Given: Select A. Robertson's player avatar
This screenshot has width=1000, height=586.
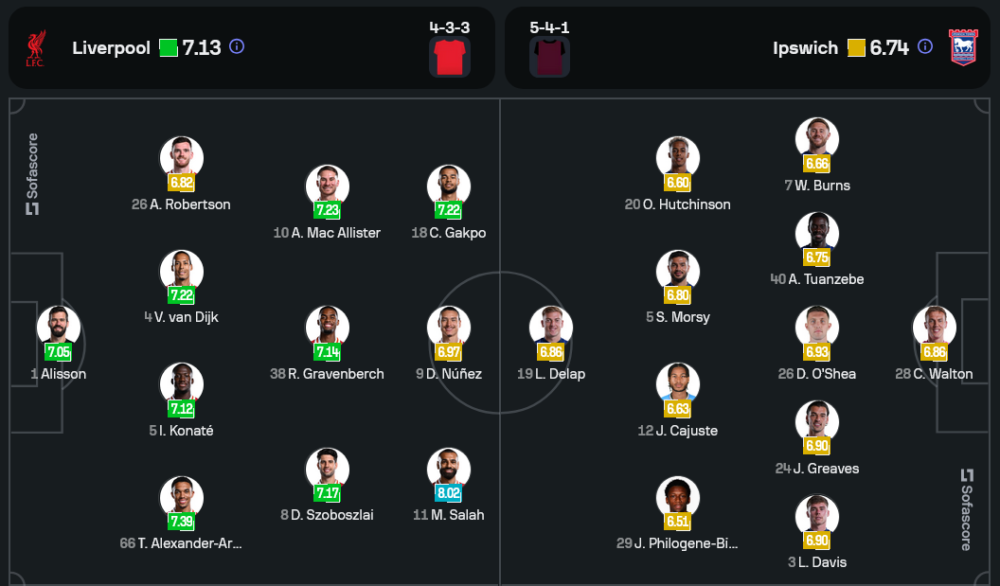Looking at the screenshot, I should [181, 158].
